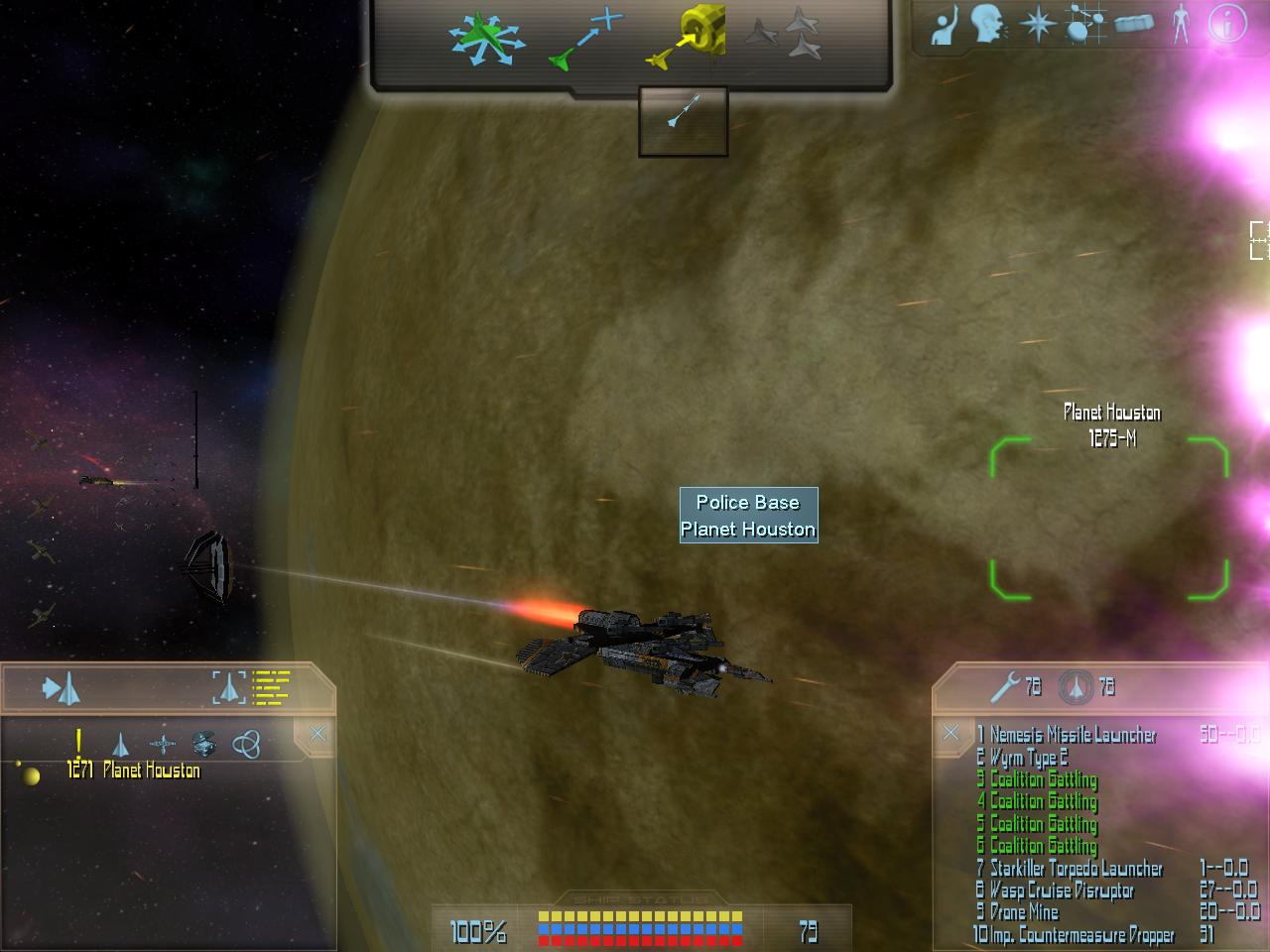The width and height of the screenshot is (1270, 952).
Task: Close the weapons list panel
Action: [951, 733]
